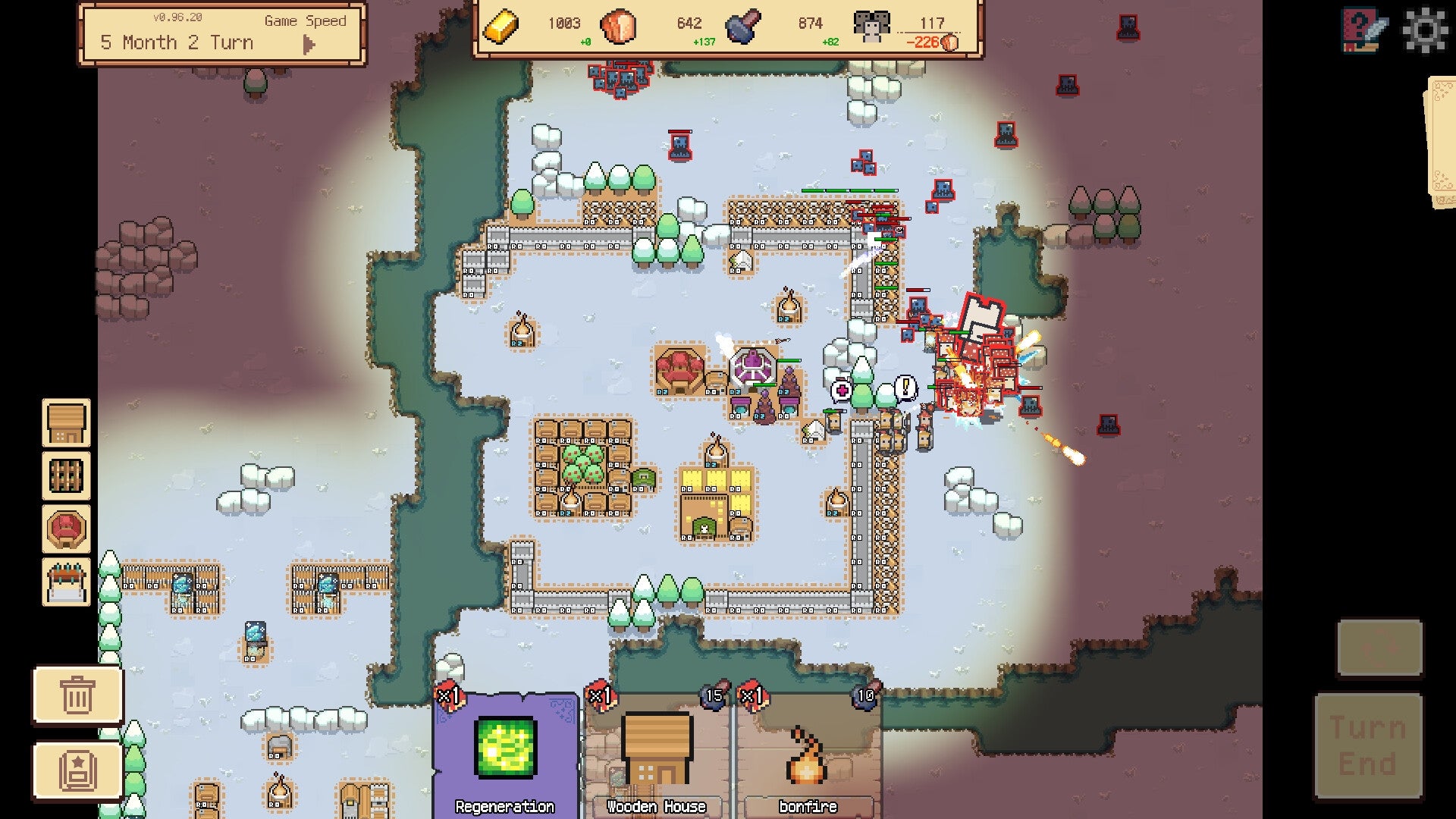Screen dimensions: 1456x819
Task: Toggle the card album view
Action: pyautogui.click(x=76, y=770)
